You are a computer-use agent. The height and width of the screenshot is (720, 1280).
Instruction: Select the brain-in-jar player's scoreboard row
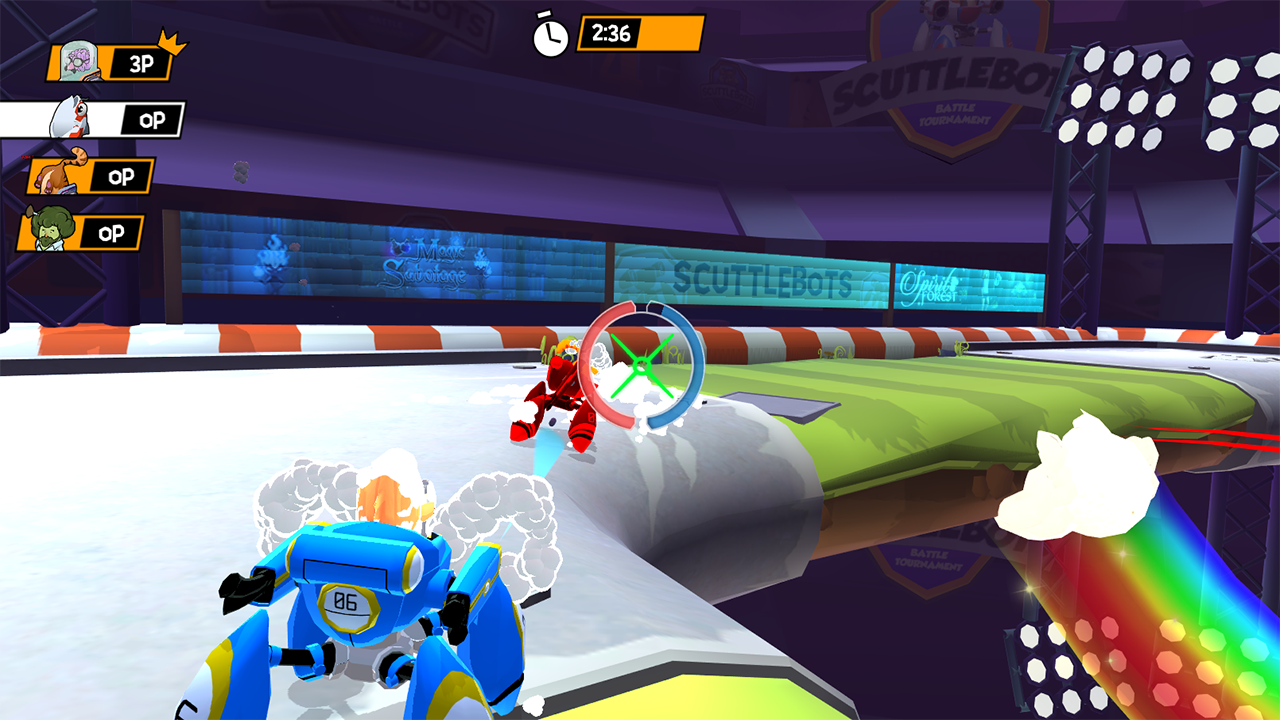click(111, 62)
